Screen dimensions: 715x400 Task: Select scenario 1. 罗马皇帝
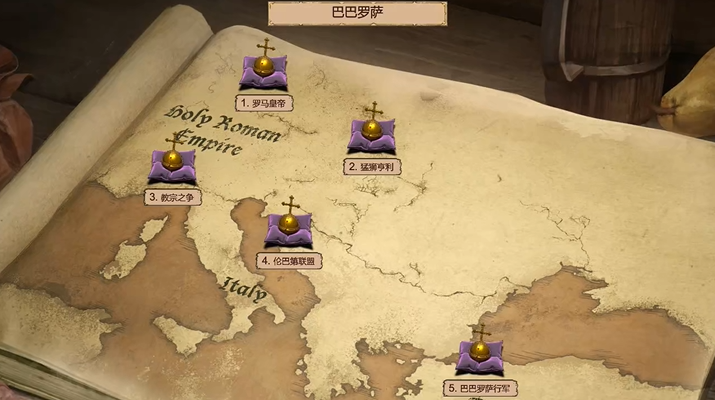(265, 70)
